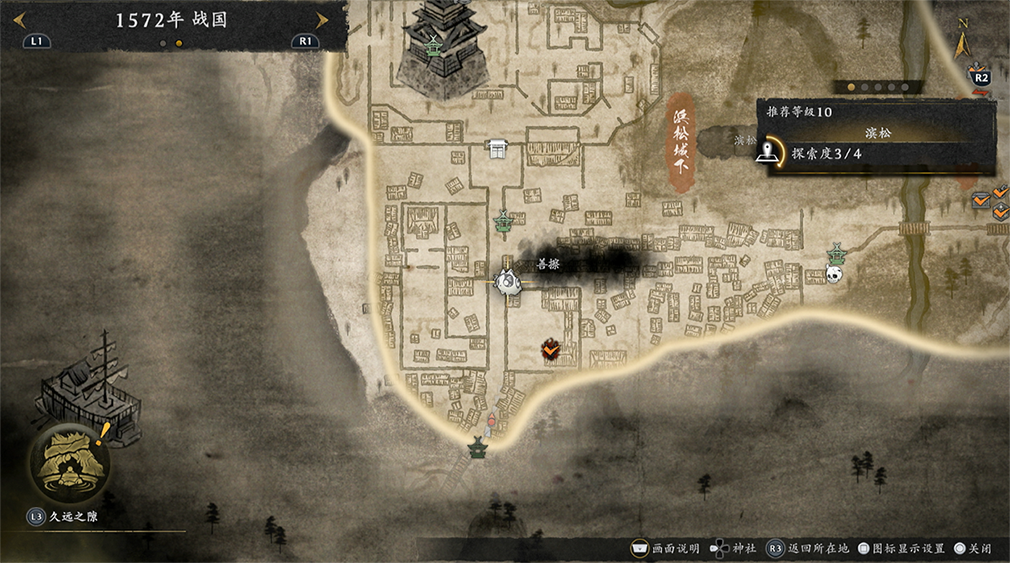The image size is (1010, 563).
Task: Click the 滨松 exploration pin icon
Action: click(768, 152)
